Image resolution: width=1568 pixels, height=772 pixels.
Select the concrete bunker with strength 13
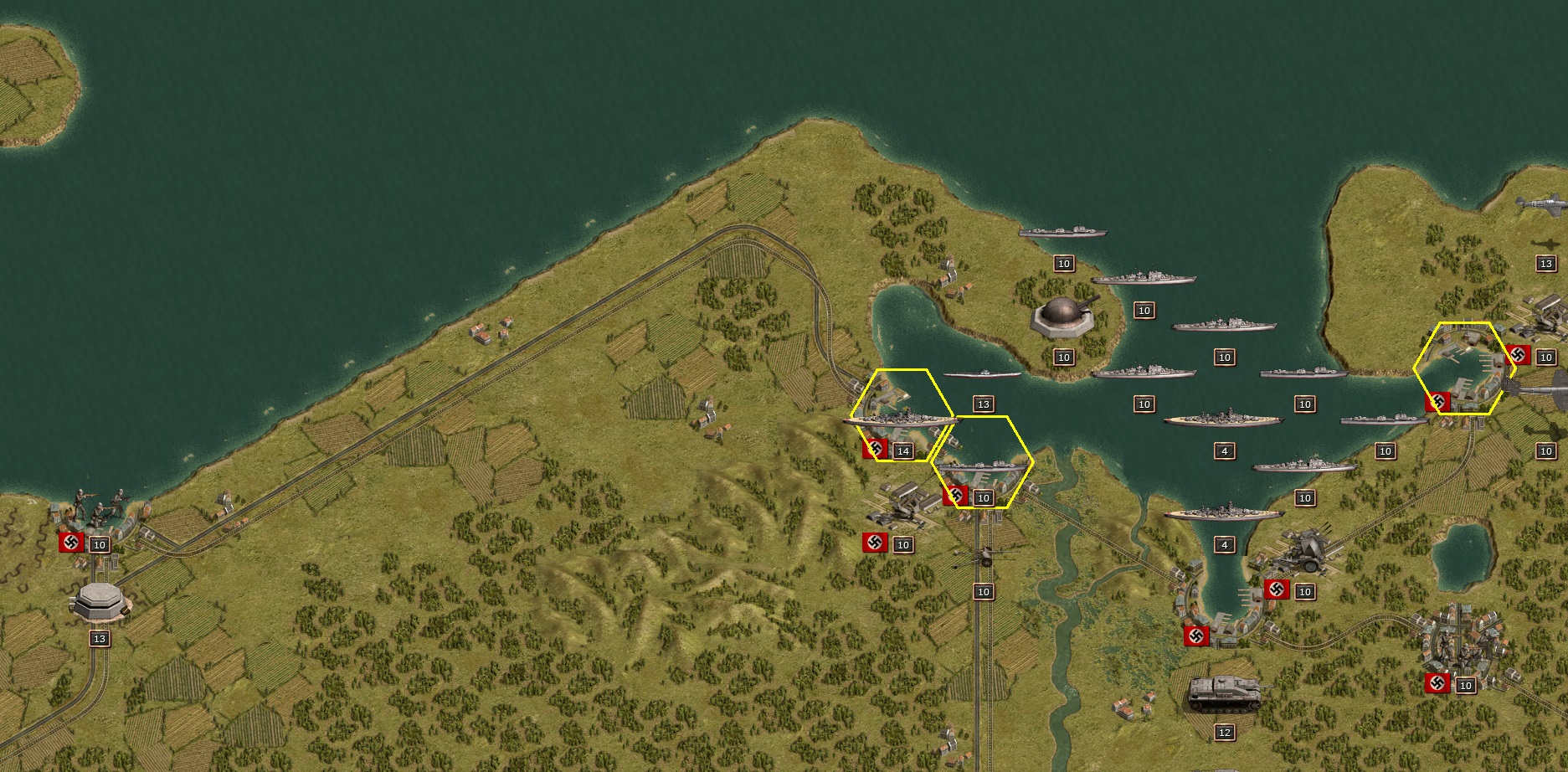100,600
